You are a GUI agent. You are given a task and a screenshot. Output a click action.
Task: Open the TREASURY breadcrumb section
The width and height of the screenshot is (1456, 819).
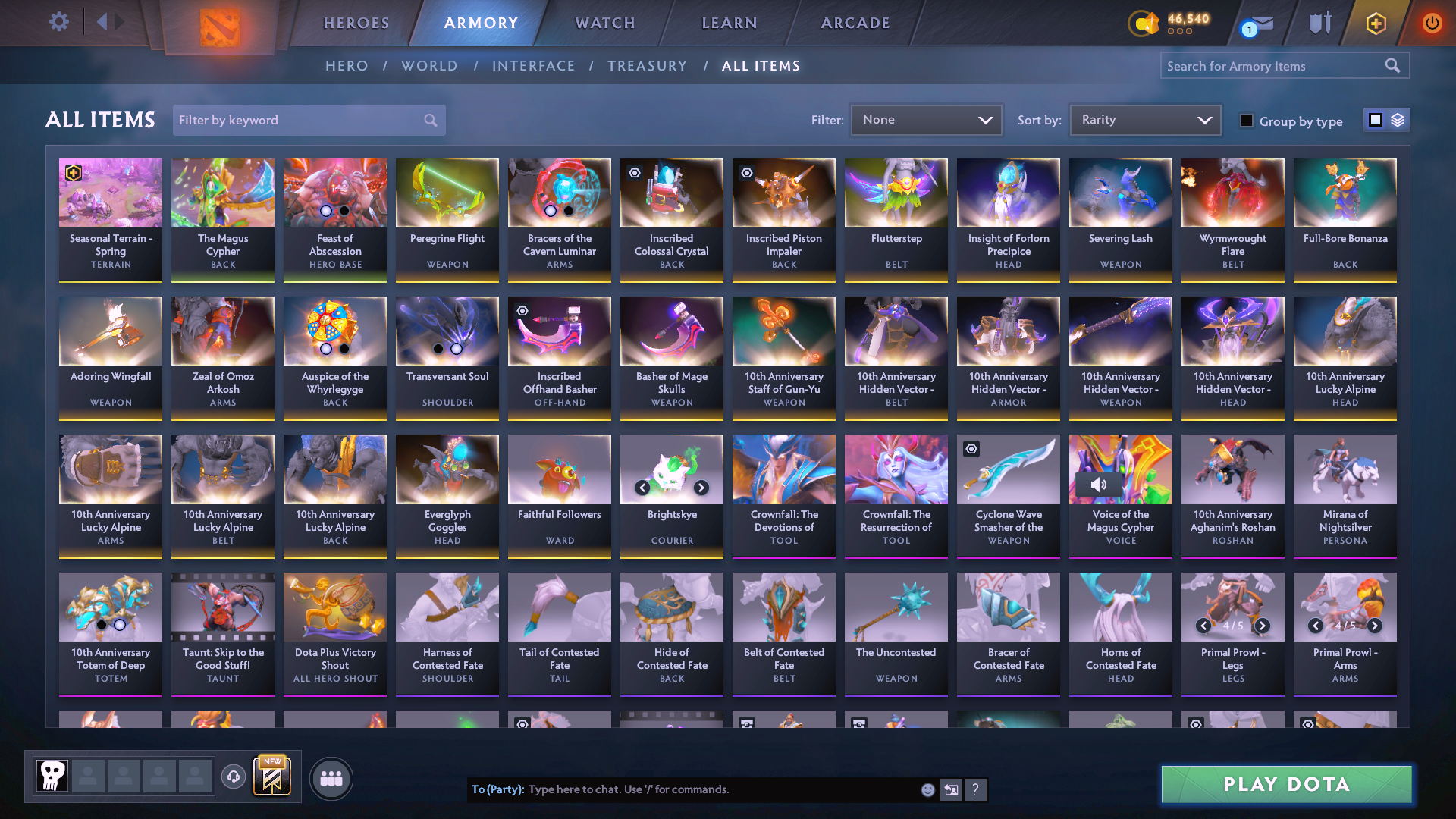(x=647, y=66)
